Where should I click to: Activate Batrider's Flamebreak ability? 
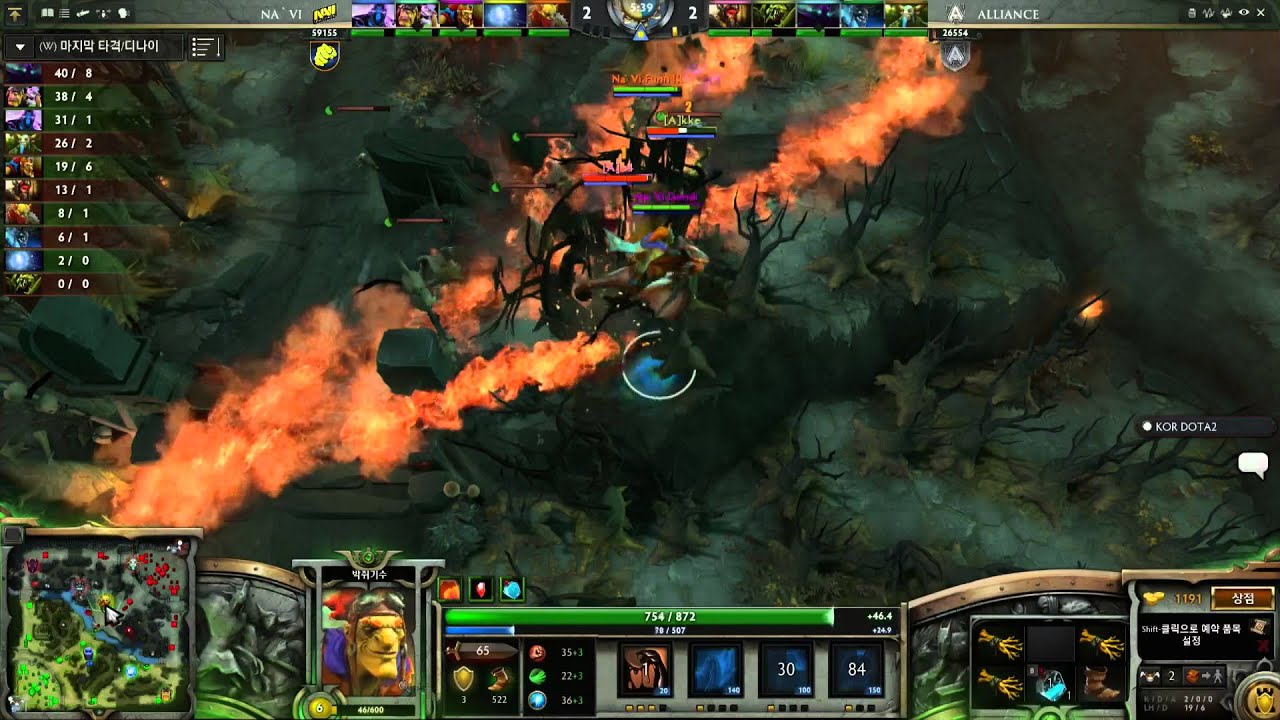point(717,669)
